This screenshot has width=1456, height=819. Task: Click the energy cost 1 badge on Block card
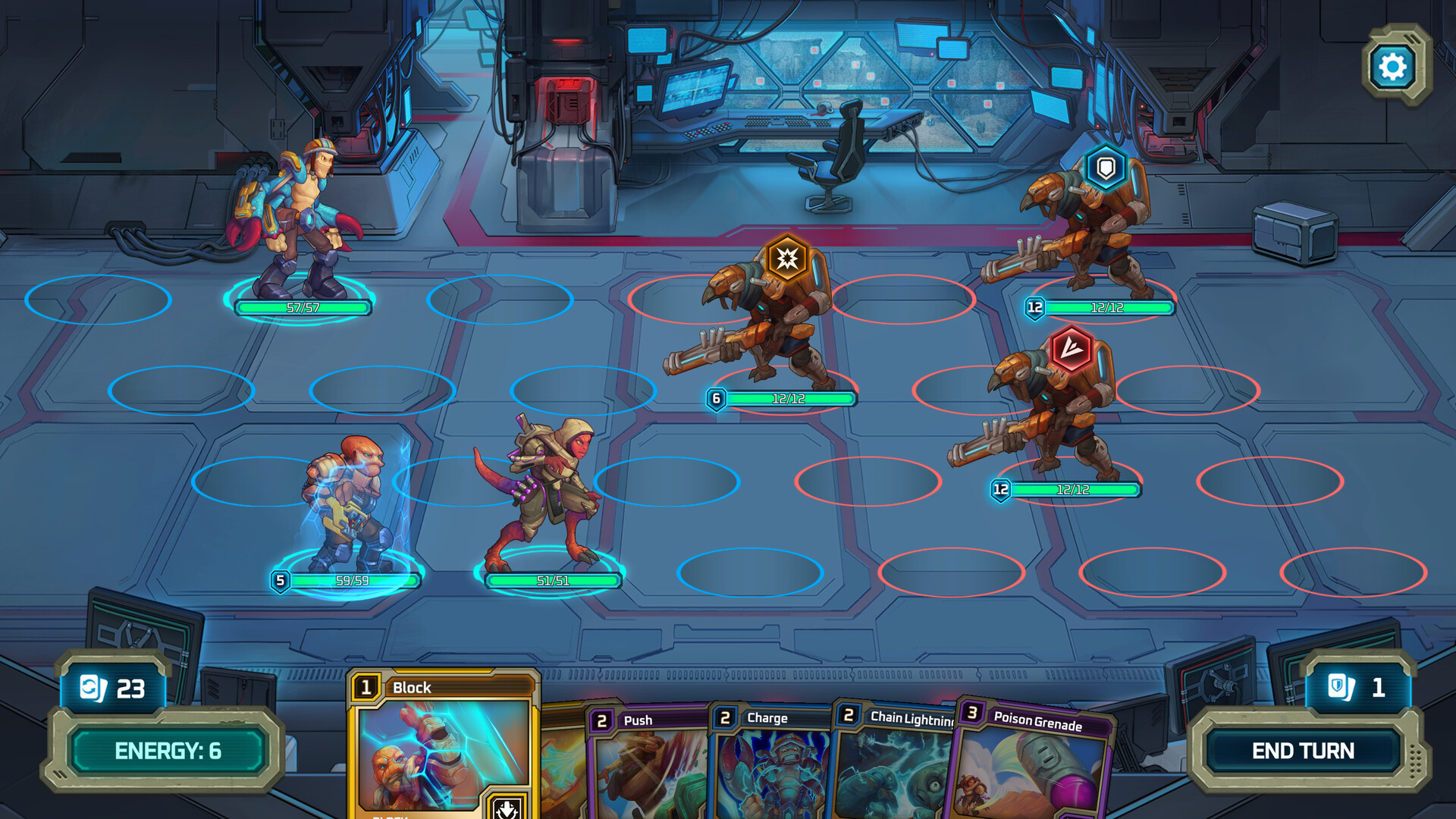click(366, 687)
